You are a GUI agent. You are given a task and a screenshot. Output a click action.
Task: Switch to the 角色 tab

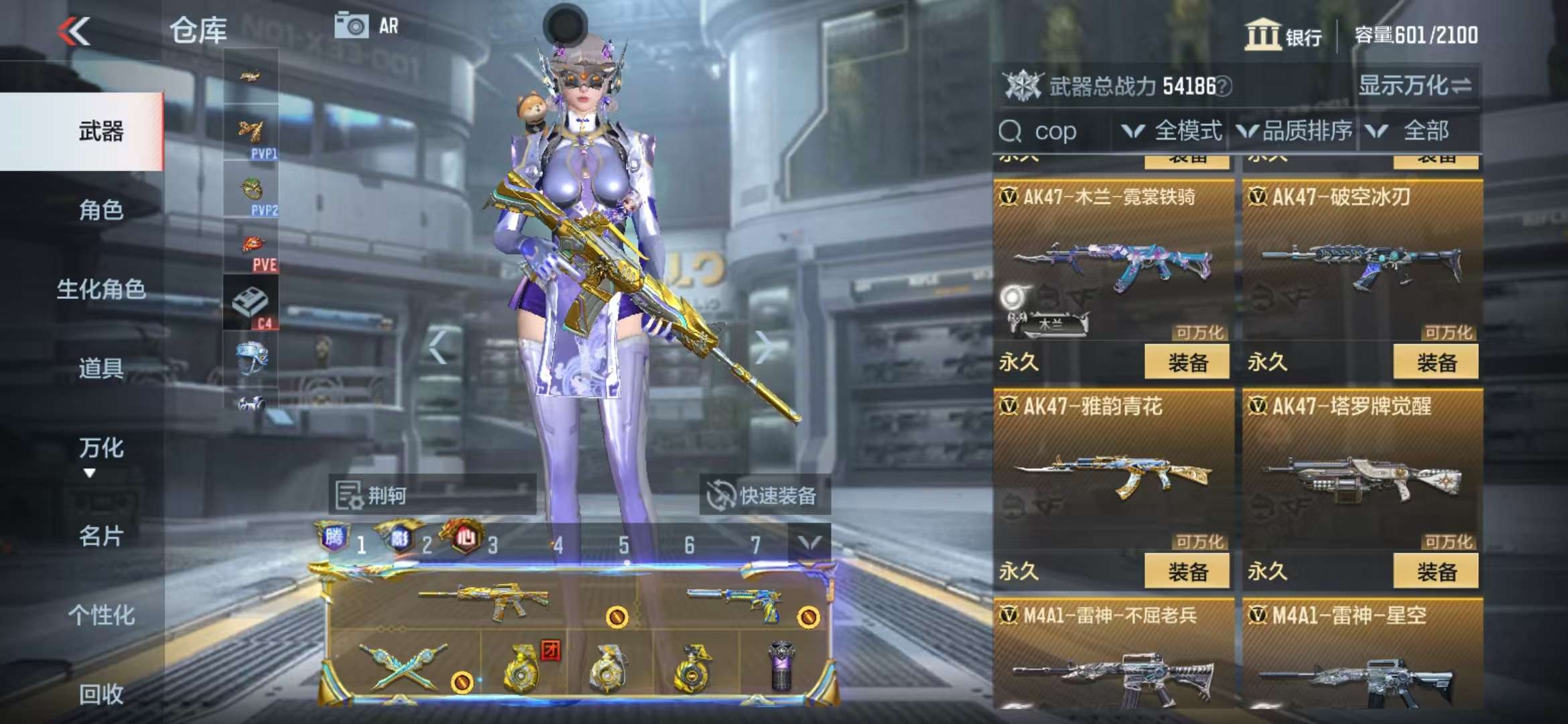(101, 210)
